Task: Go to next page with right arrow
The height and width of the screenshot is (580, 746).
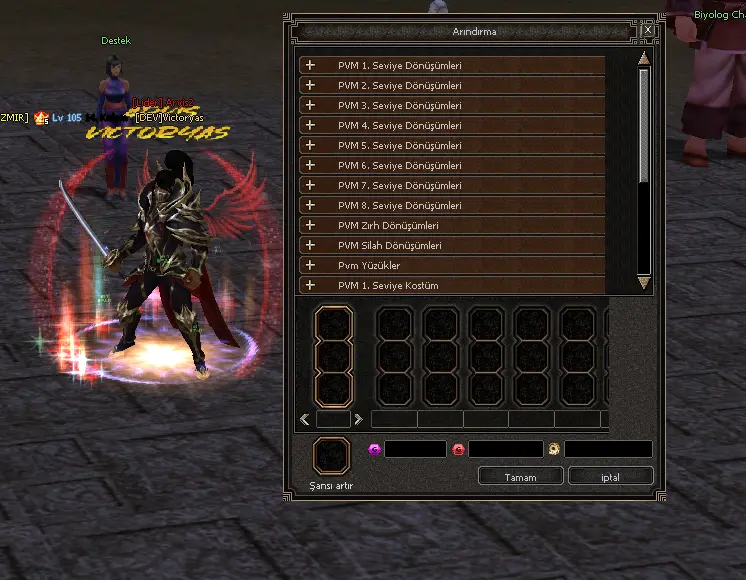Action: [x=358, y=419]
